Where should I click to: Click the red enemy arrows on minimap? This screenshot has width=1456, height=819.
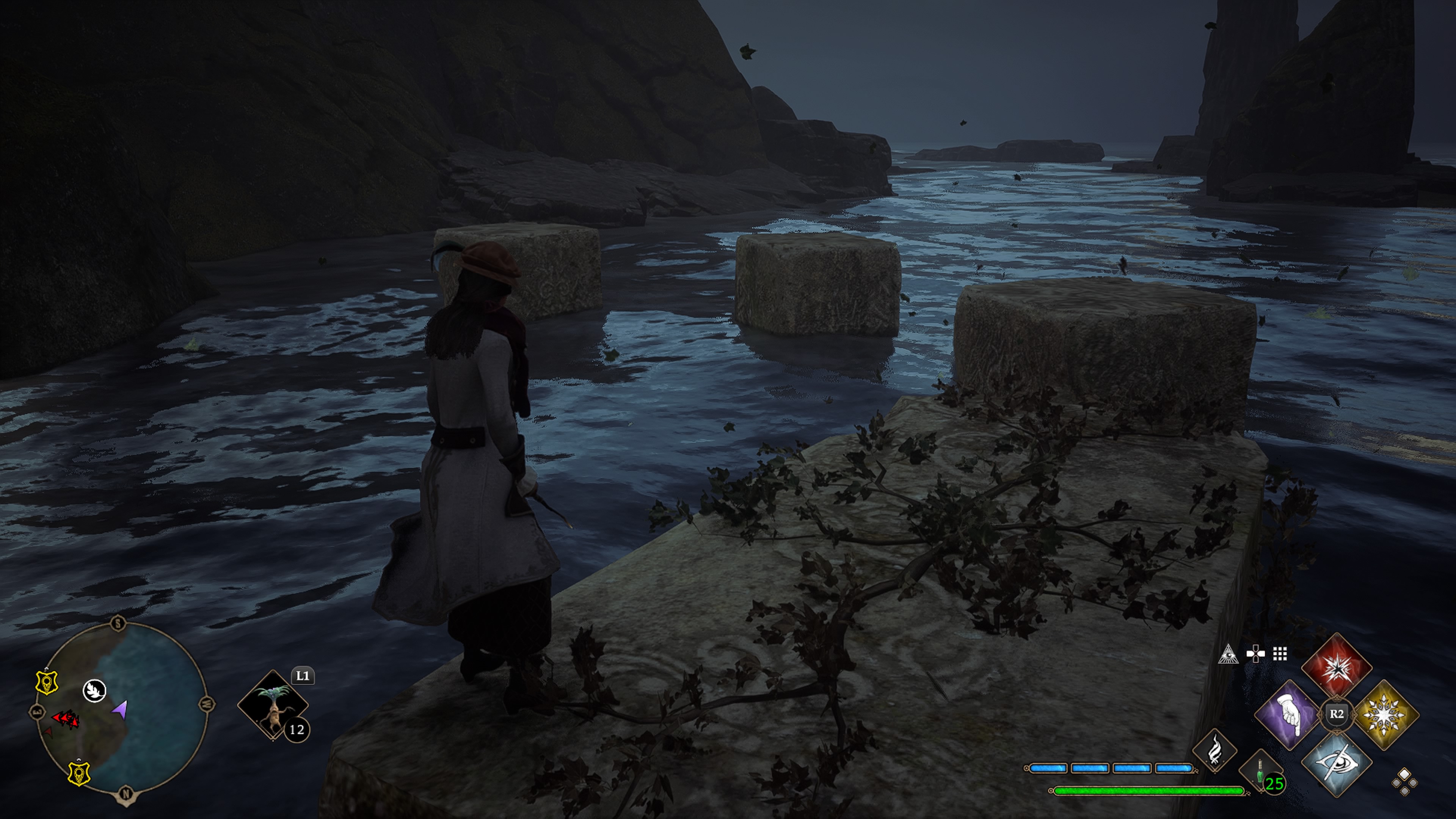tap(66, 719)
